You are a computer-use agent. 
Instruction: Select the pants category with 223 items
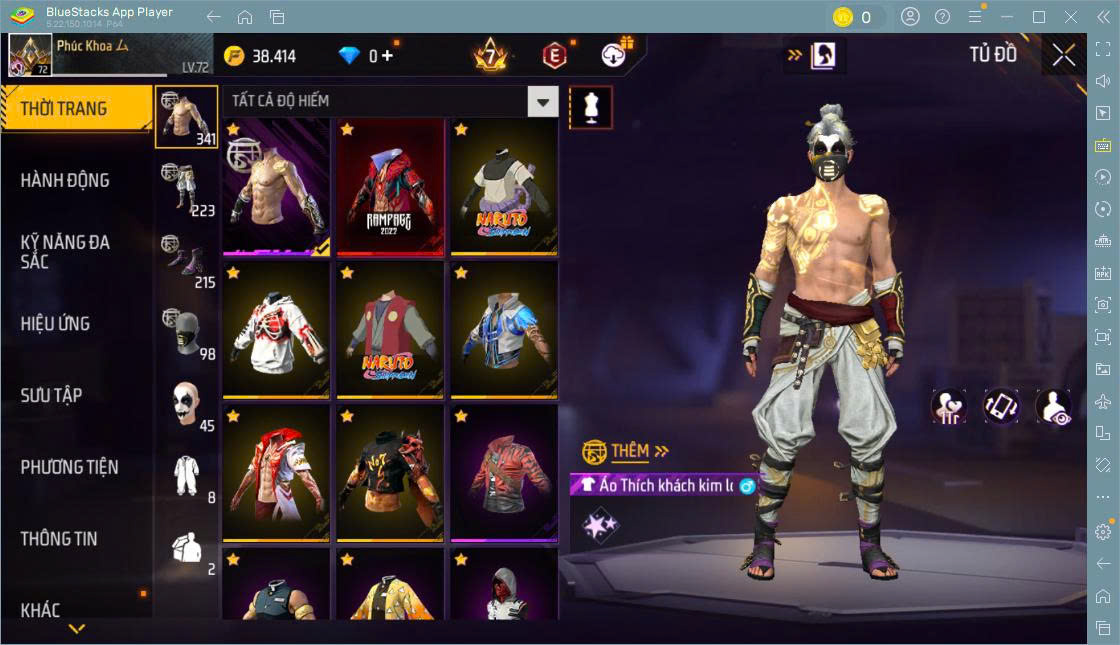coord(187,188)
